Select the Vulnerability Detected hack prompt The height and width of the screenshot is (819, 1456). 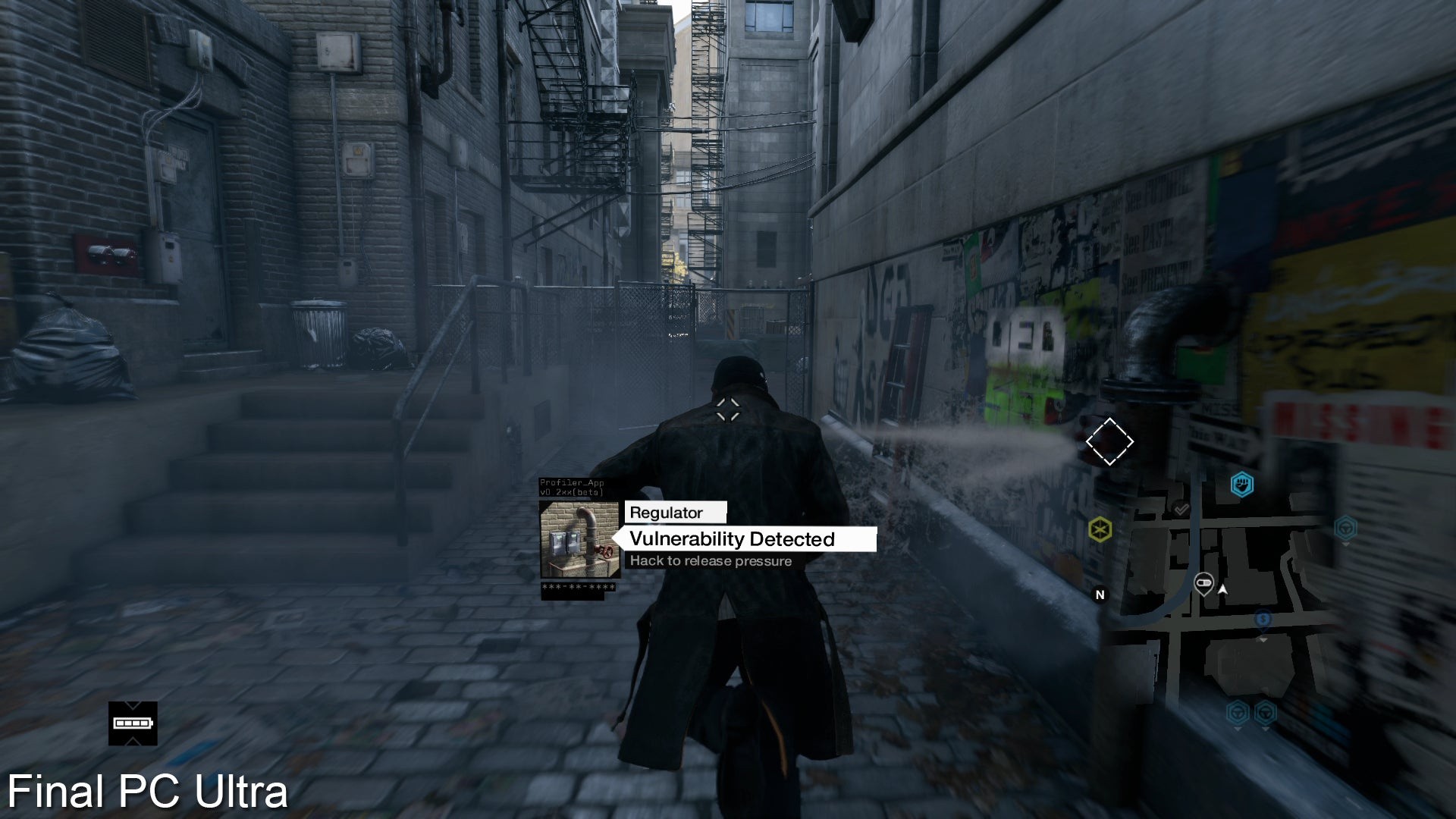[743, 539]
